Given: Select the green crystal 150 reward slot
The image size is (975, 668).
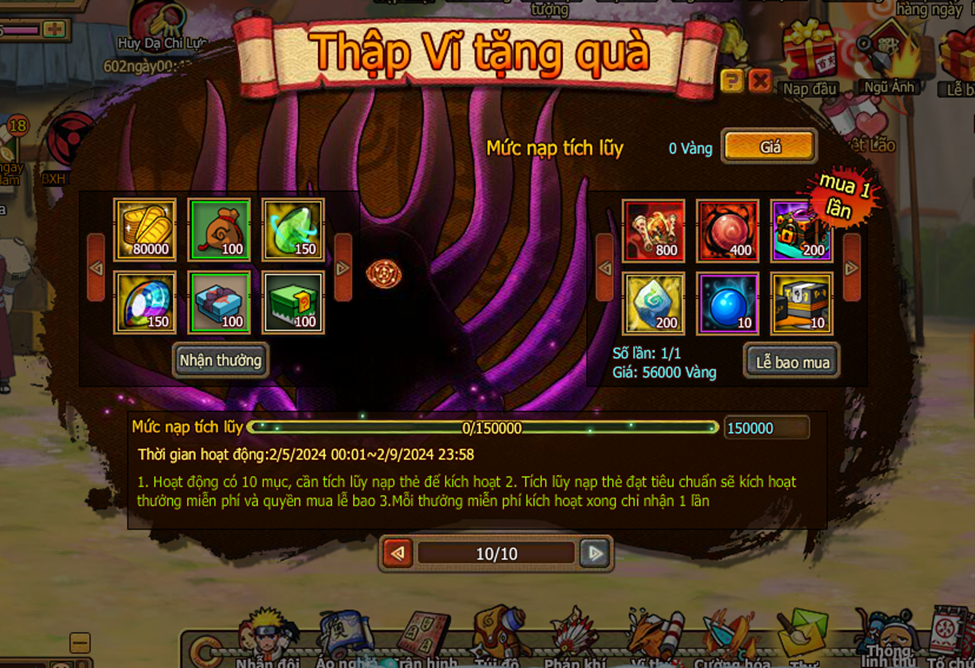Looking at the screenshot, I should pos(293,230).
